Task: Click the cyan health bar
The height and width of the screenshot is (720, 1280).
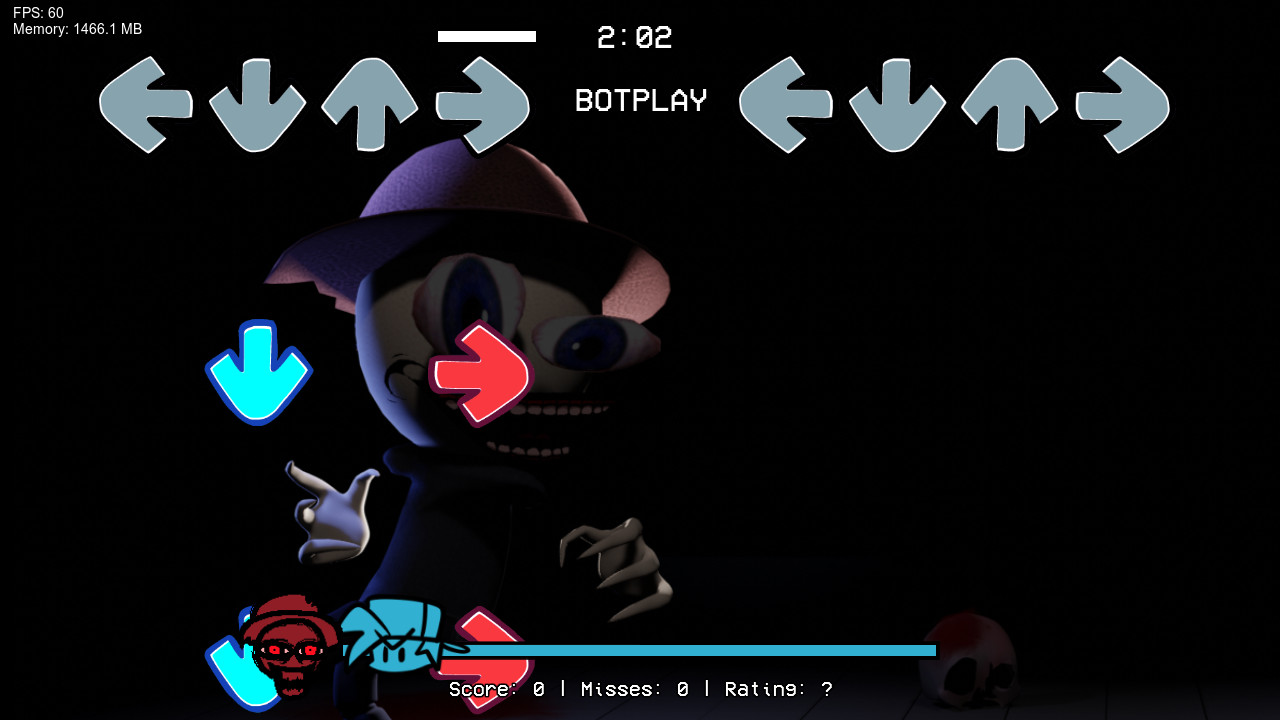Action: (700, 650)
